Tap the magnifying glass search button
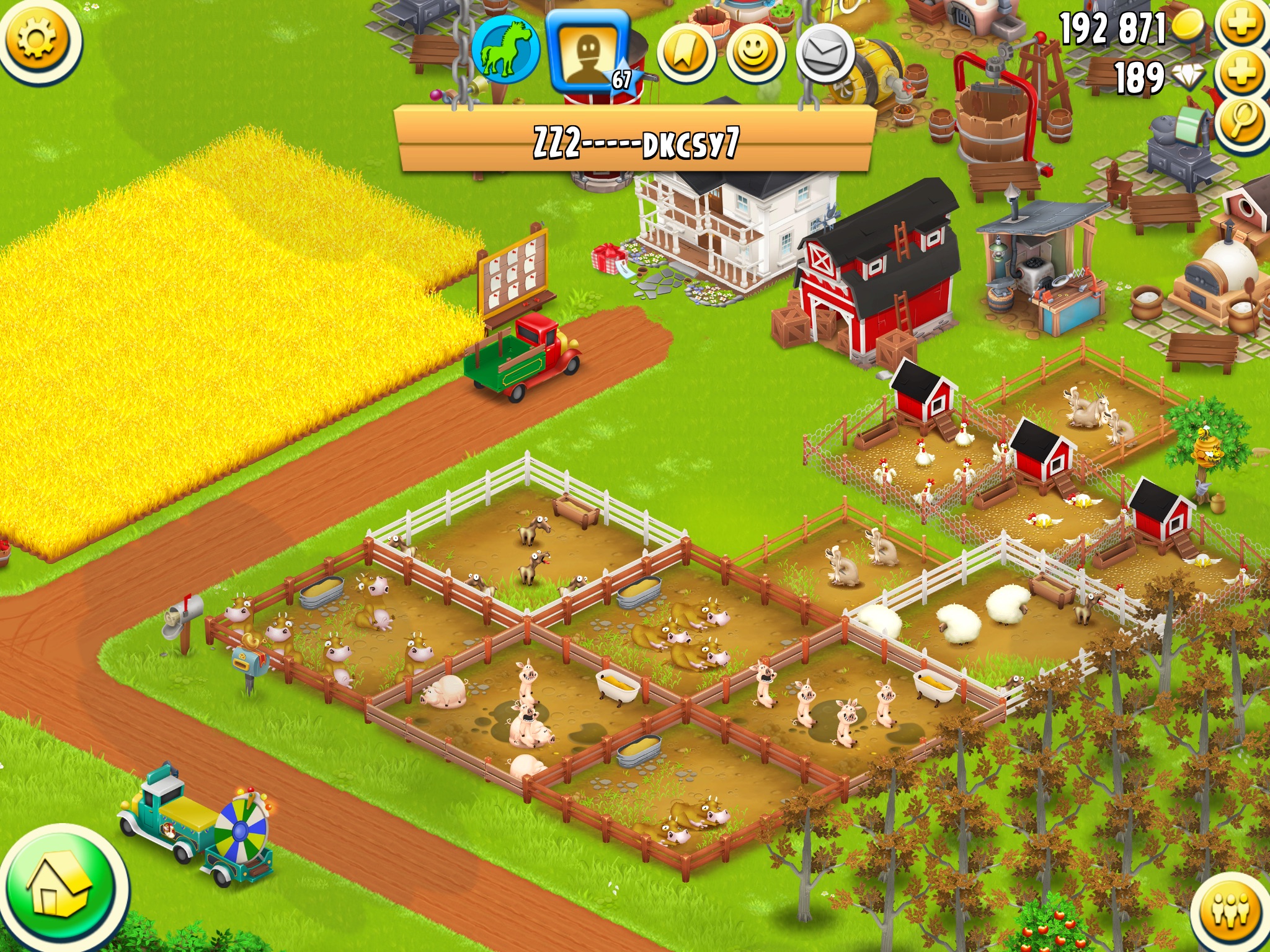Image resolution: width=1270 pixels, height=952 pixels. (x=1242, y=121)
